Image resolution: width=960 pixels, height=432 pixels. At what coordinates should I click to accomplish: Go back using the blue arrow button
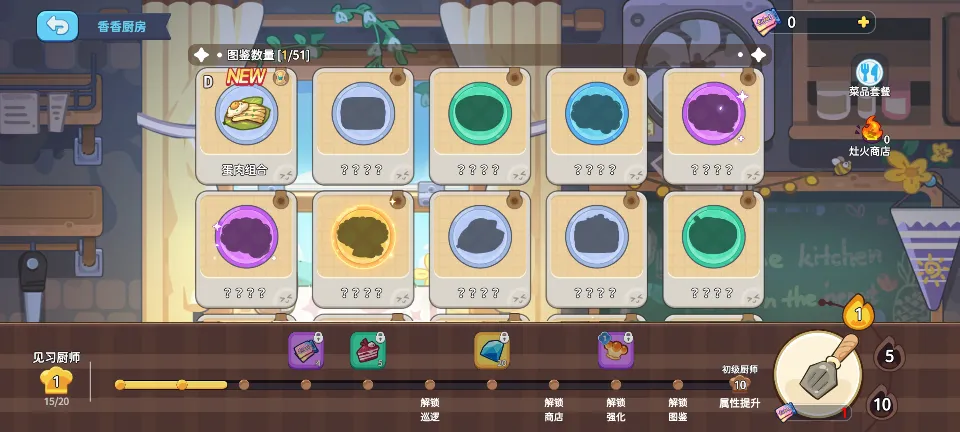[57, 25]
